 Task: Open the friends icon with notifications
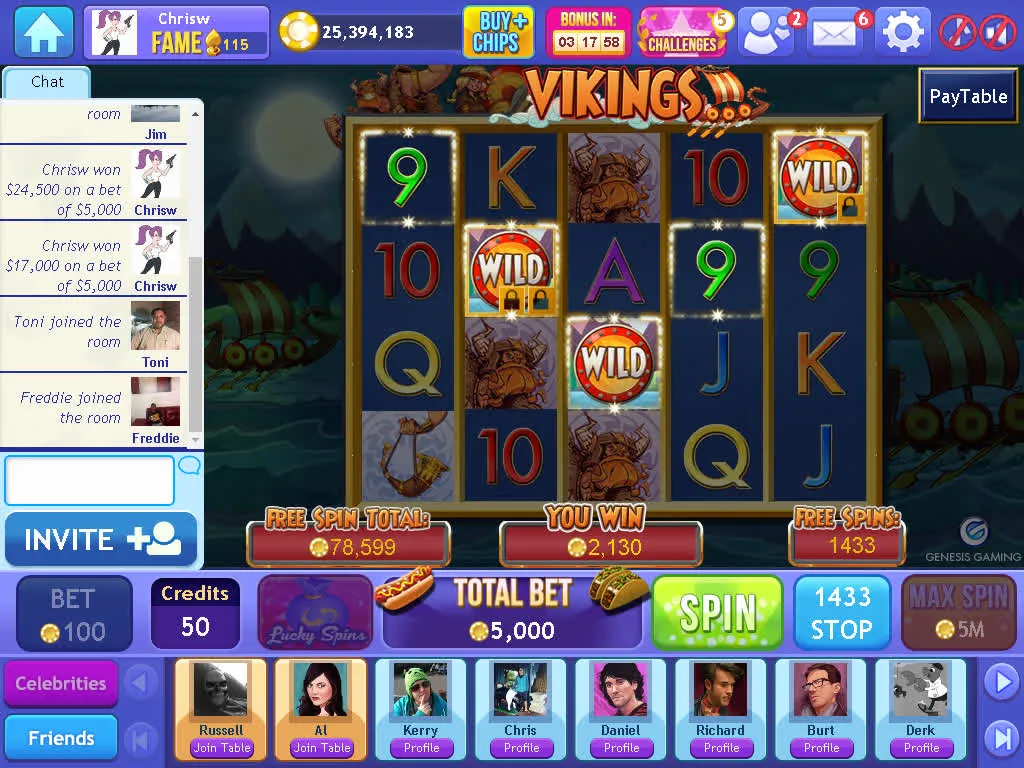pyautogui.click(x=768, y=32)
